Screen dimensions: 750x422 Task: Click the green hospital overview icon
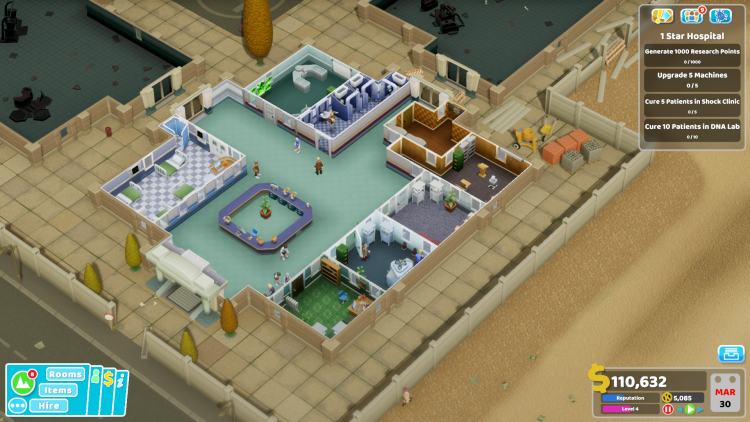click(x=22, y=382)
